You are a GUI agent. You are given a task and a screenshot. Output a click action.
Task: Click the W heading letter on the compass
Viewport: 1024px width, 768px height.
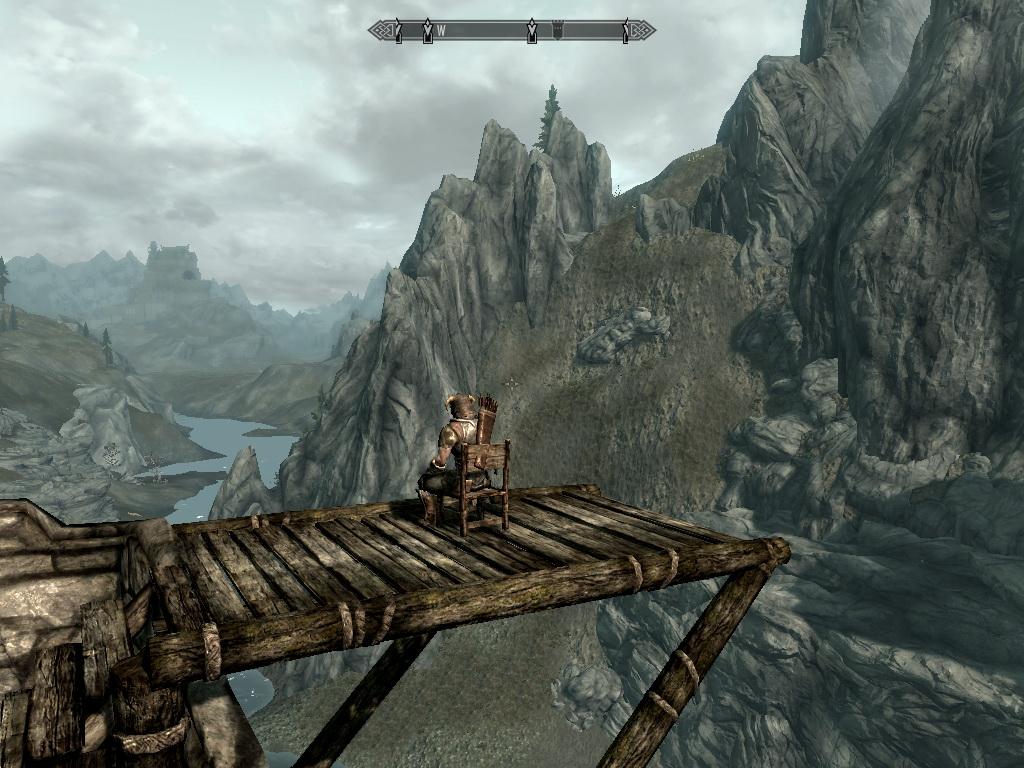tap(440, 31)
